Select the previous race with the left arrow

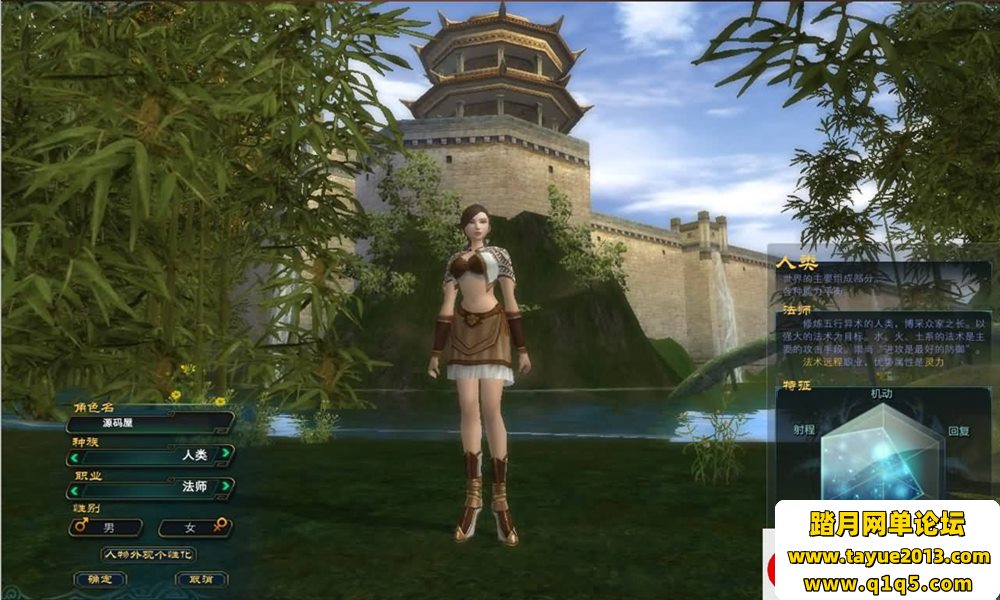point(74,455)
